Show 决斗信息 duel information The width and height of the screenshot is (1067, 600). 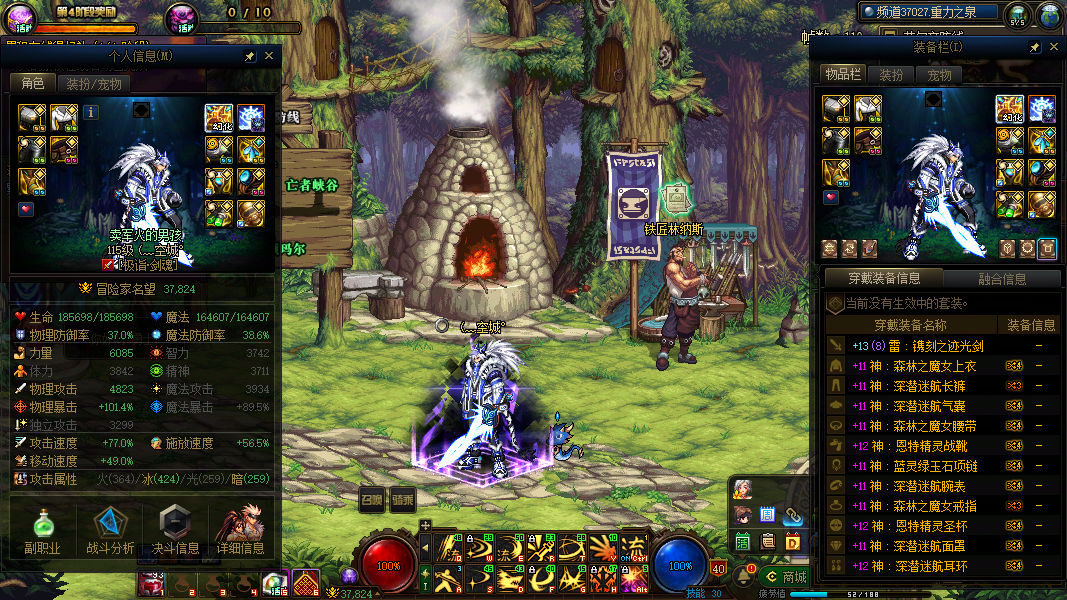[x=175, y=531]
